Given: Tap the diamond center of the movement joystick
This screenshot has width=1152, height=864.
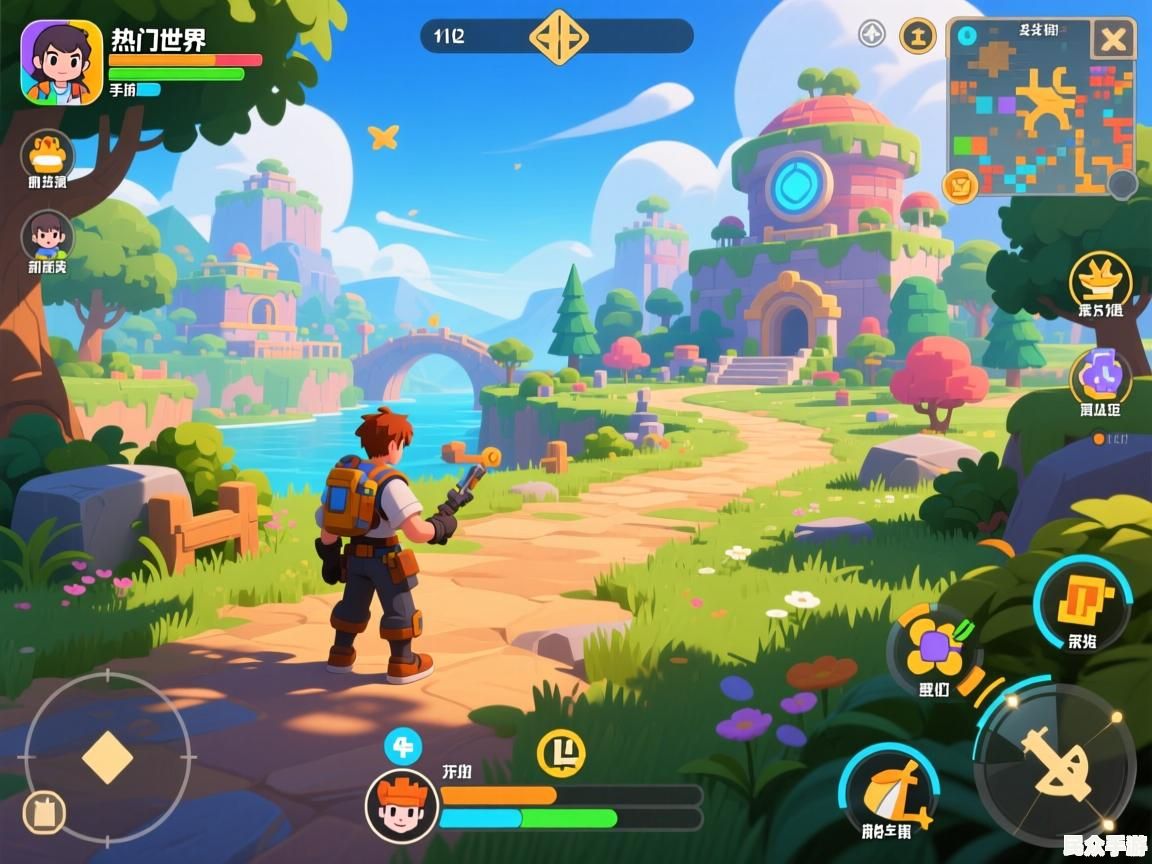Looking at the screenshot, I should [107, 757].
